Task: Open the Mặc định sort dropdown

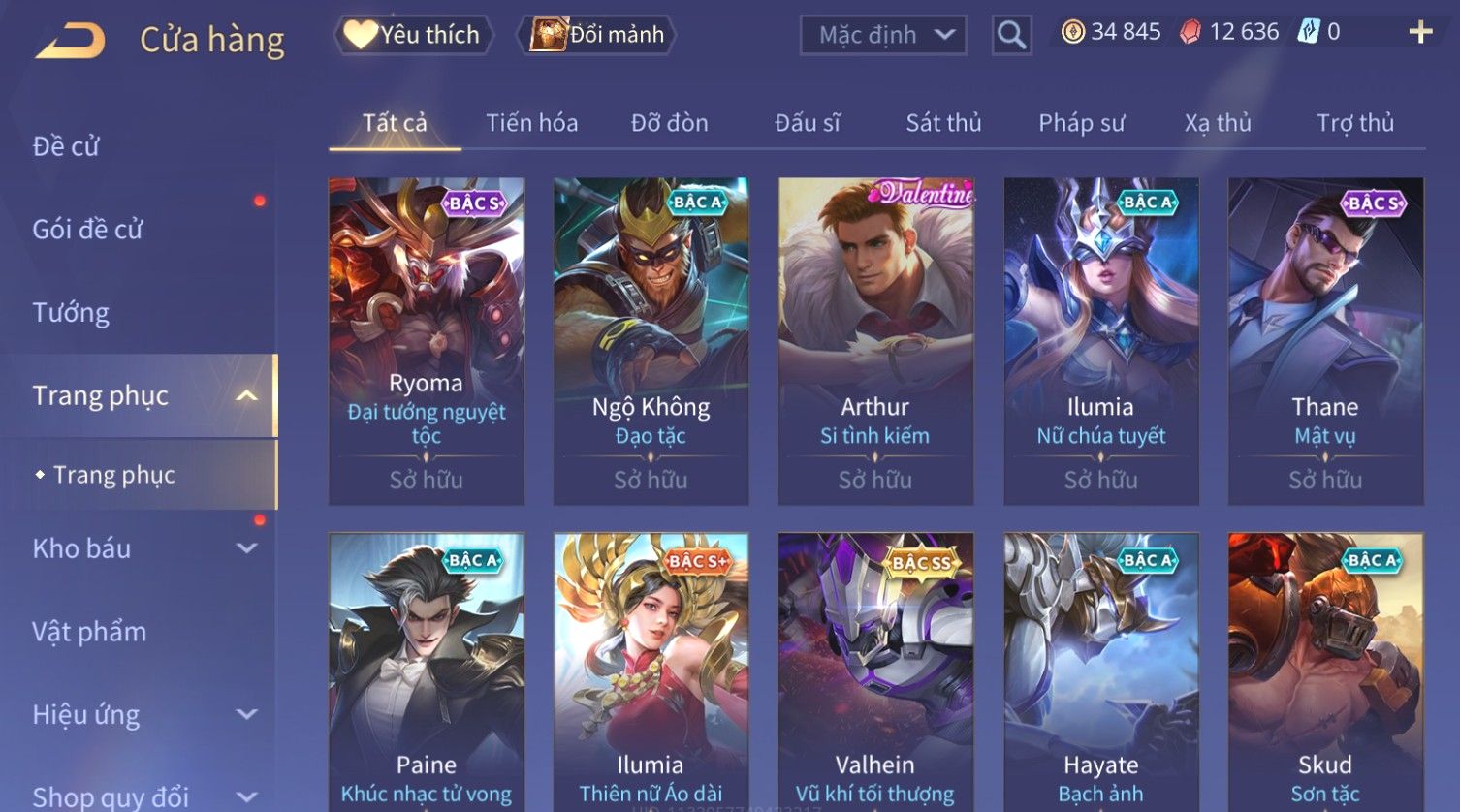Action: coord(883,35)
